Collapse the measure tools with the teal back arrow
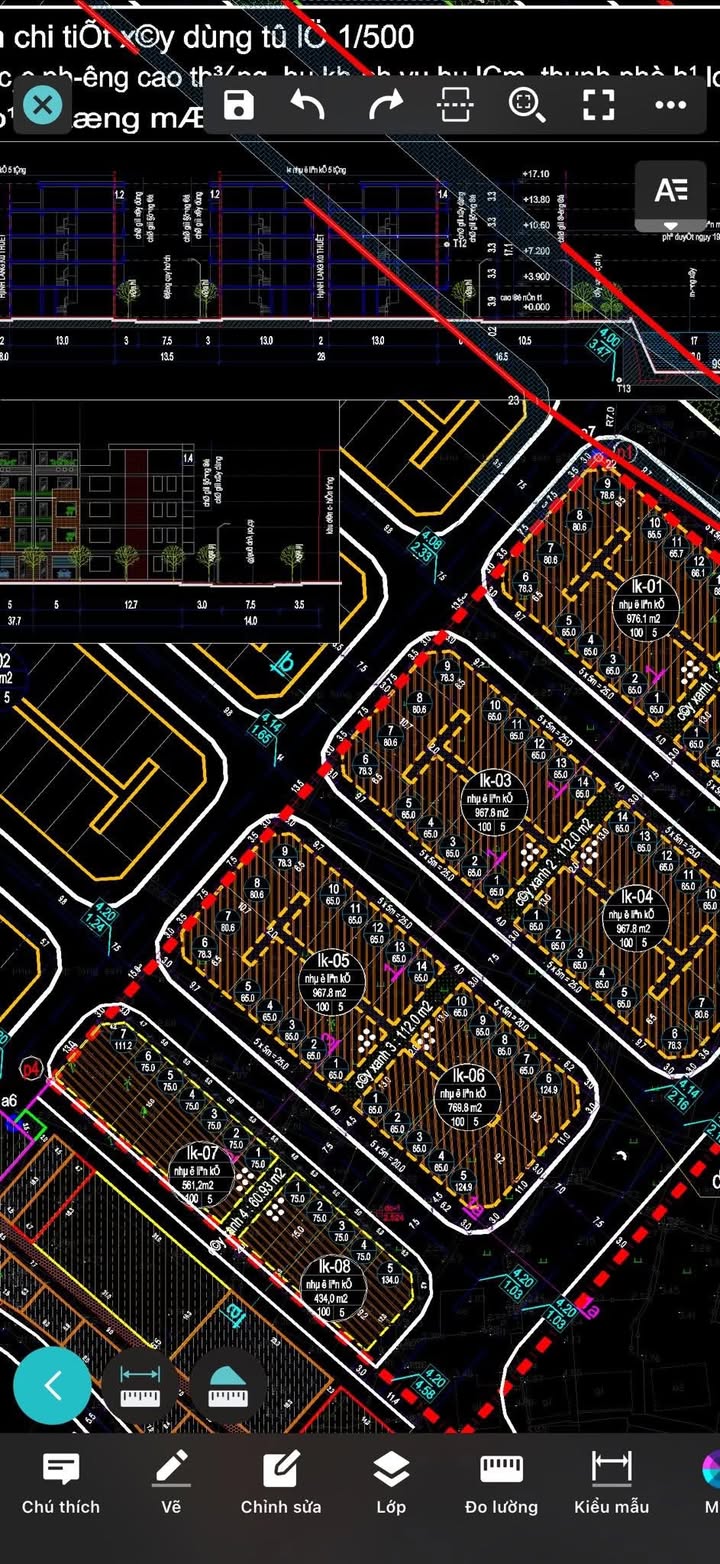Screen dimensions: 720x1564 pos(52,1385)
